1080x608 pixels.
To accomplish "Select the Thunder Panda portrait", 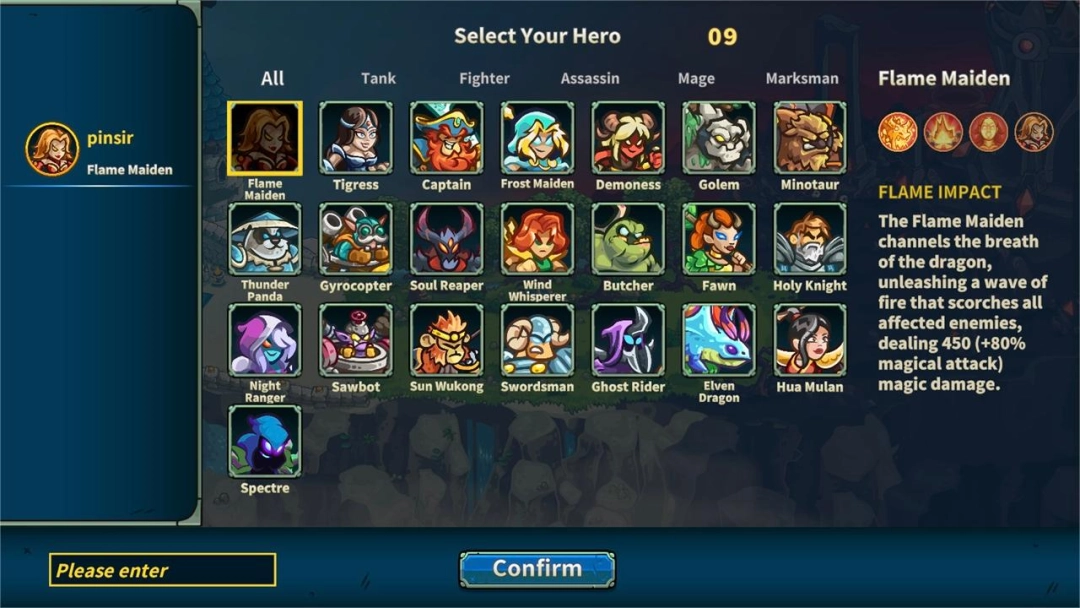I will tap(265, 239).
